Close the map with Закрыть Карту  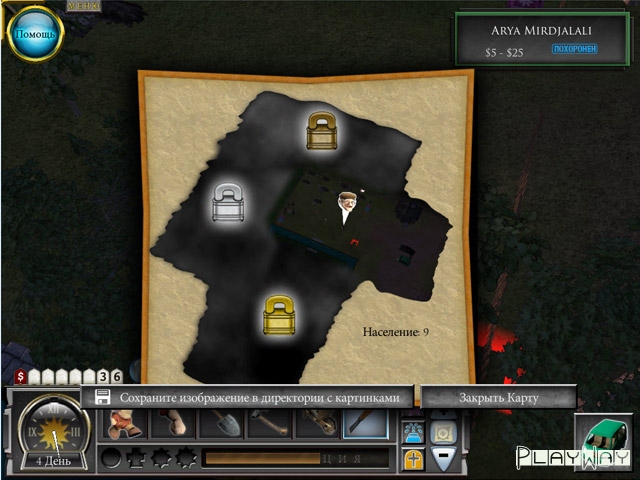(x=498, y=398)
